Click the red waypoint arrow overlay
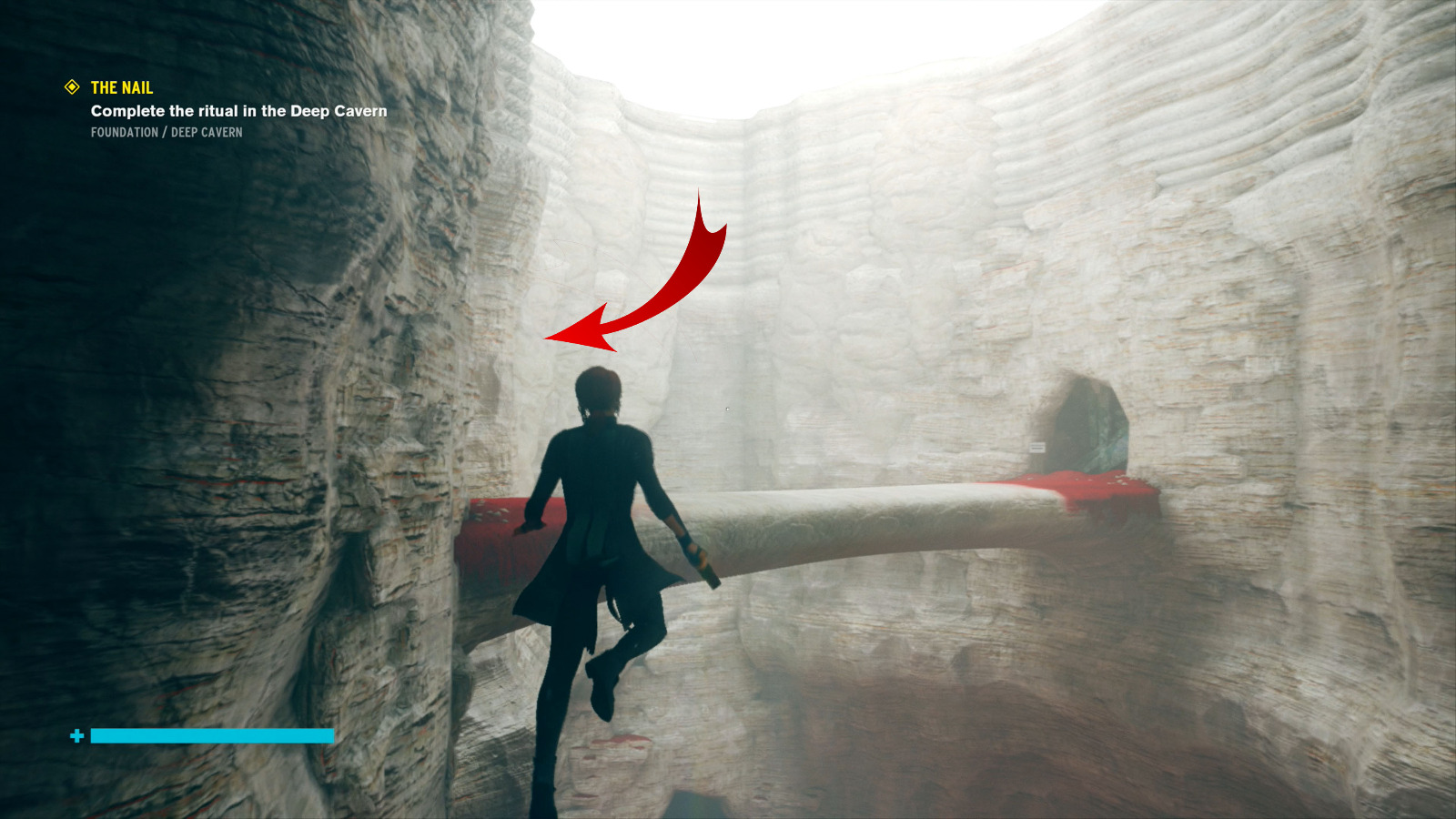Screen dimensions: 1456x819 [655, 273]
